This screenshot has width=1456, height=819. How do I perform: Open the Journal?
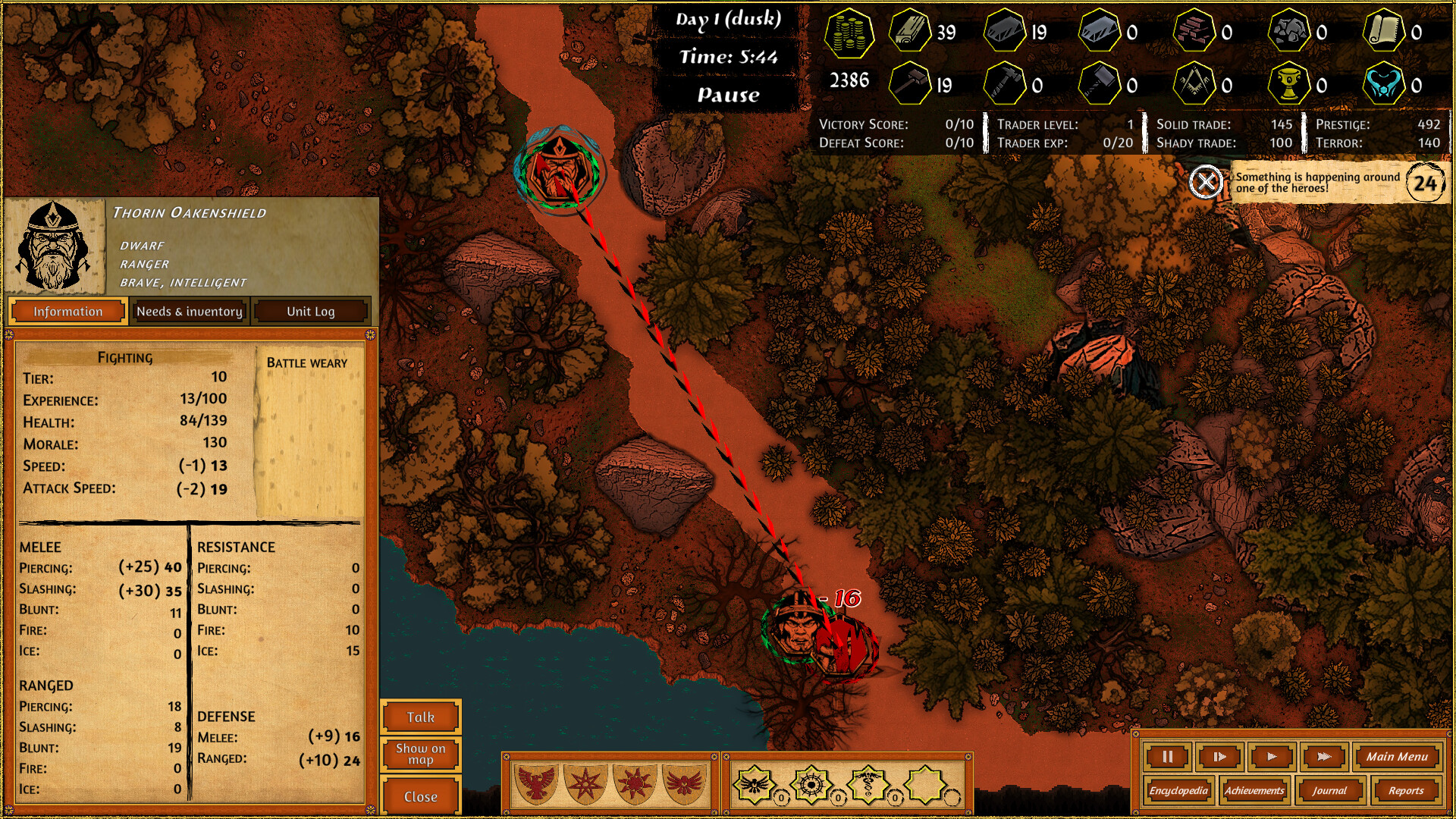point(1329,790)
